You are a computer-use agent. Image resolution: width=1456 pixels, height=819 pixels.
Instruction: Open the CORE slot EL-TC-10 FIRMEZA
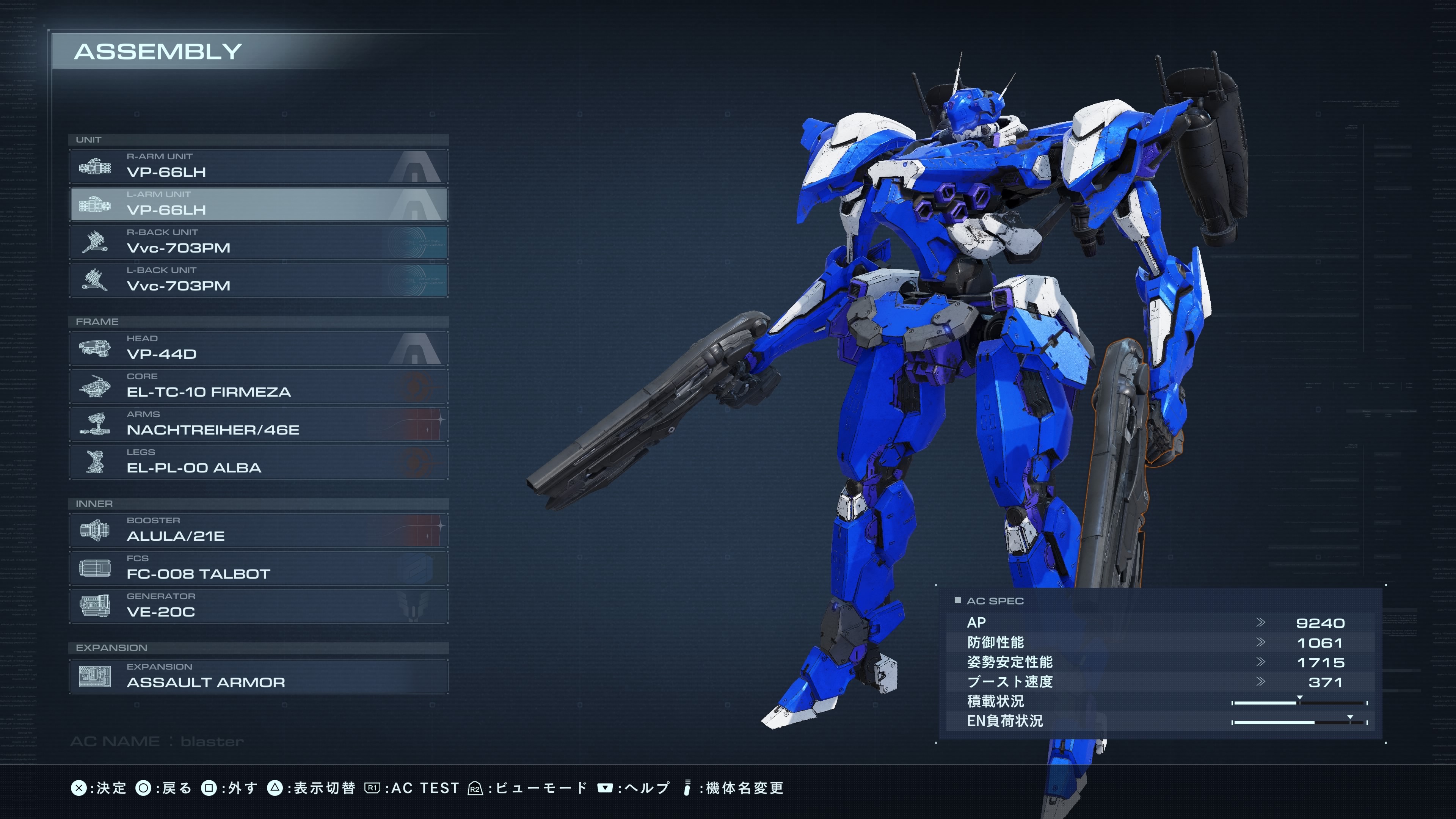(x=258, y=386)
